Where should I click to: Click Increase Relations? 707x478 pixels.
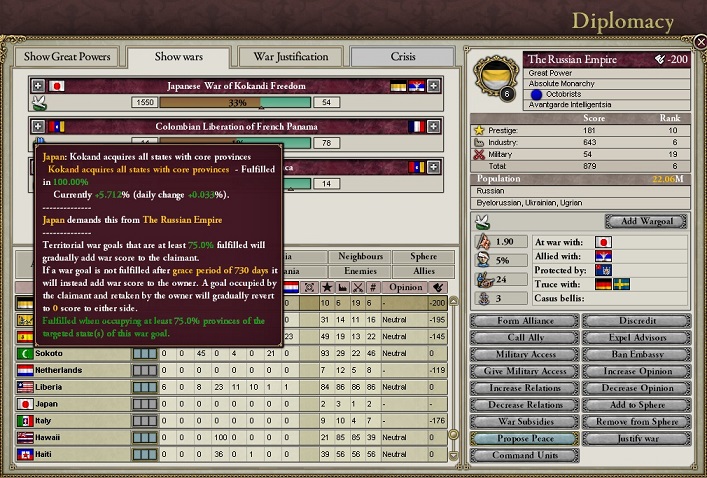(x=525, y=388)
